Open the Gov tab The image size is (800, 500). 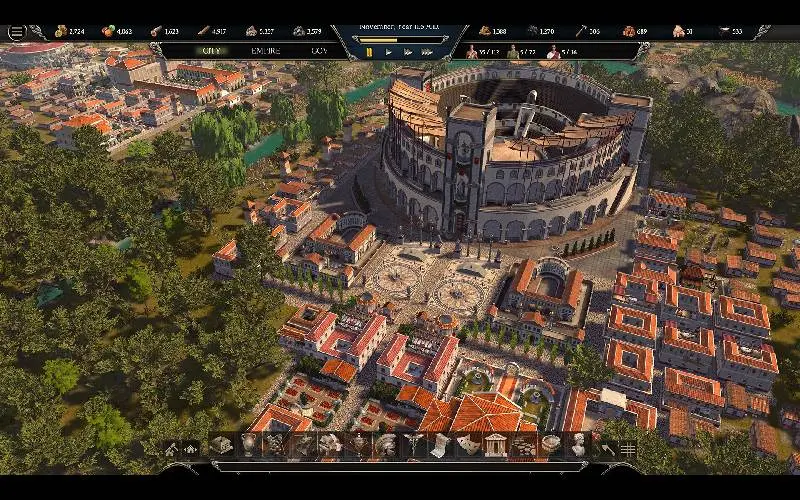coord(319,50)
